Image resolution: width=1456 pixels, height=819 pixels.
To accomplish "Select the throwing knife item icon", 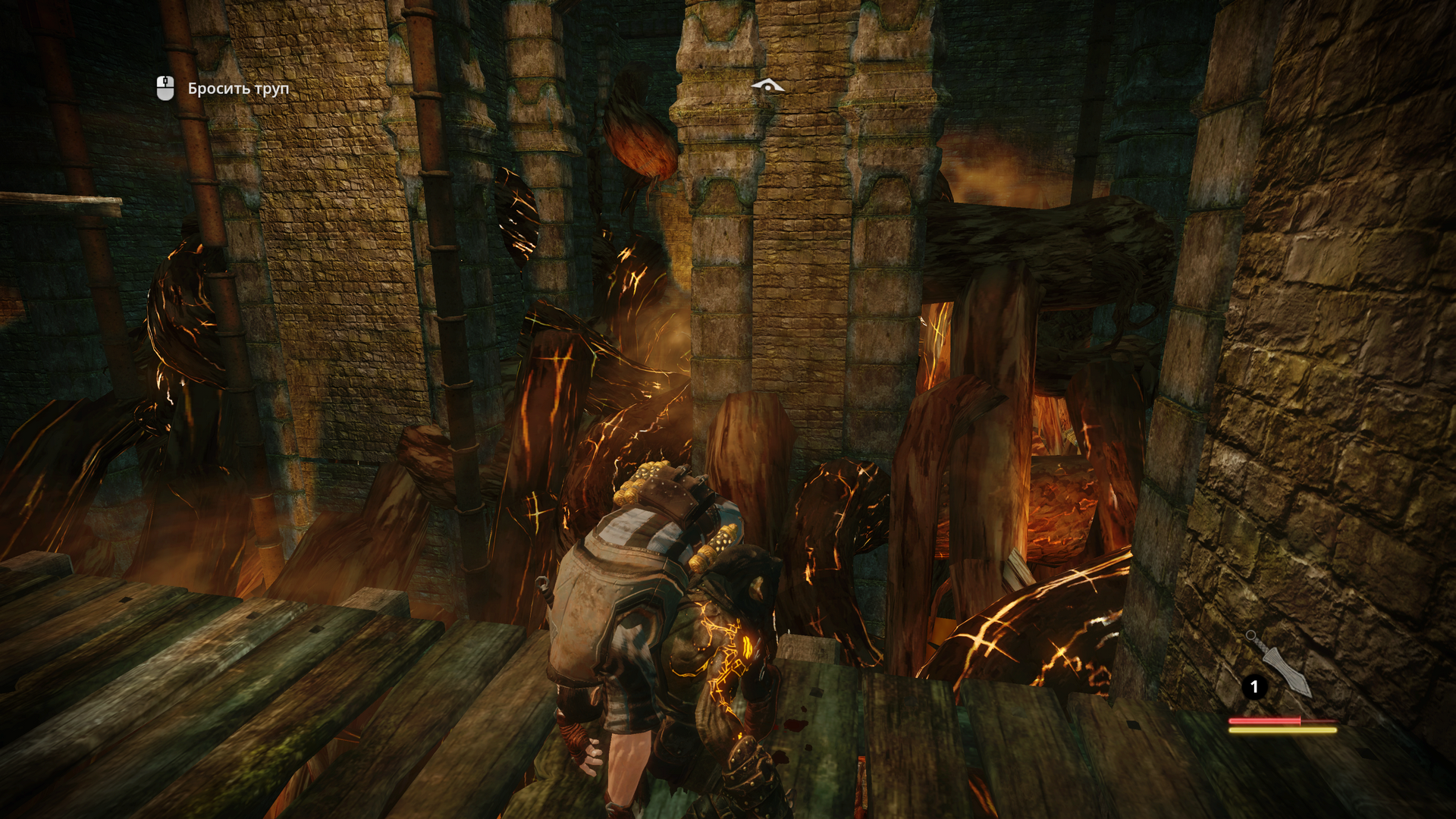I will (x=1281, y=664).
